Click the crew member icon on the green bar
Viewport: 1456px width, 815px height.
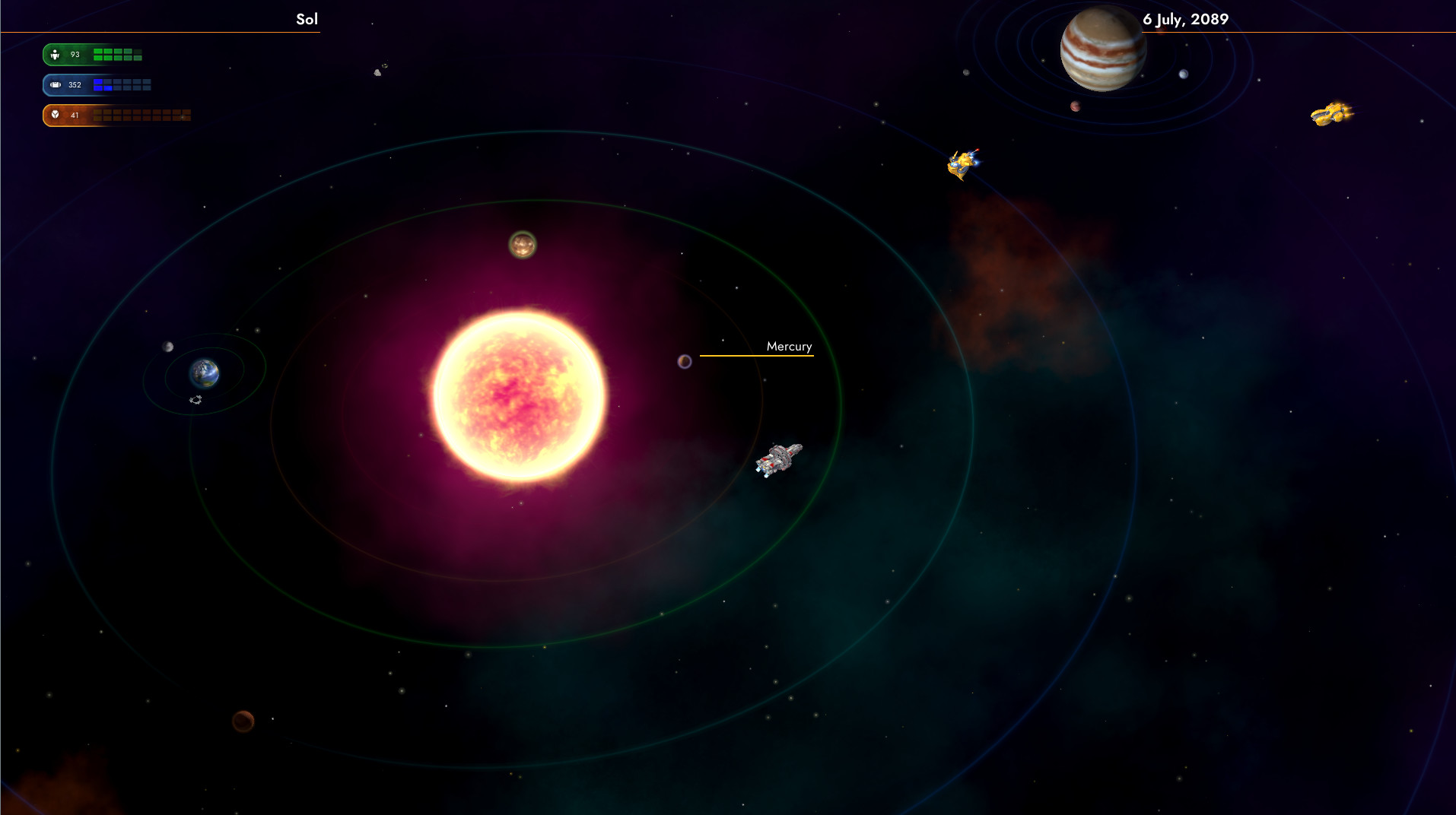(x=54, y=55)
